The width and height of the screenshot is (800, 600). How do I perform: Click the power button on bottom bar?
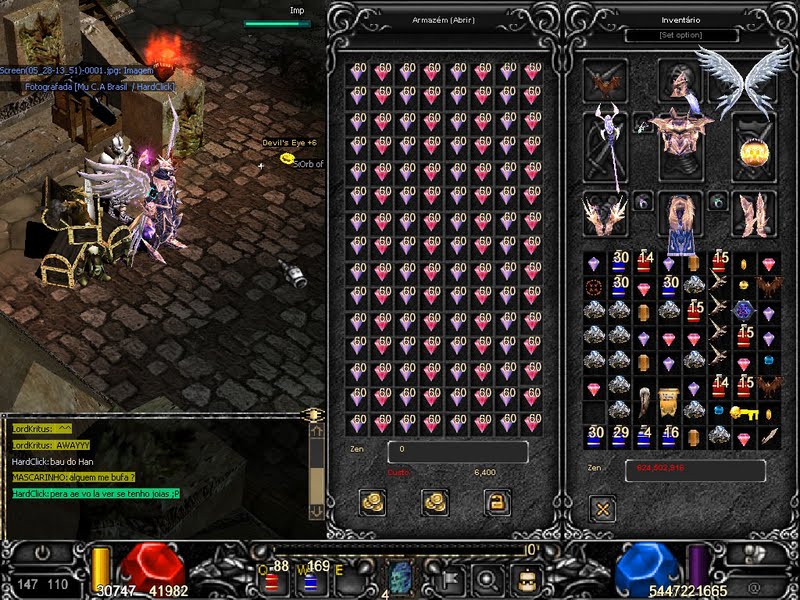(43, 553)
